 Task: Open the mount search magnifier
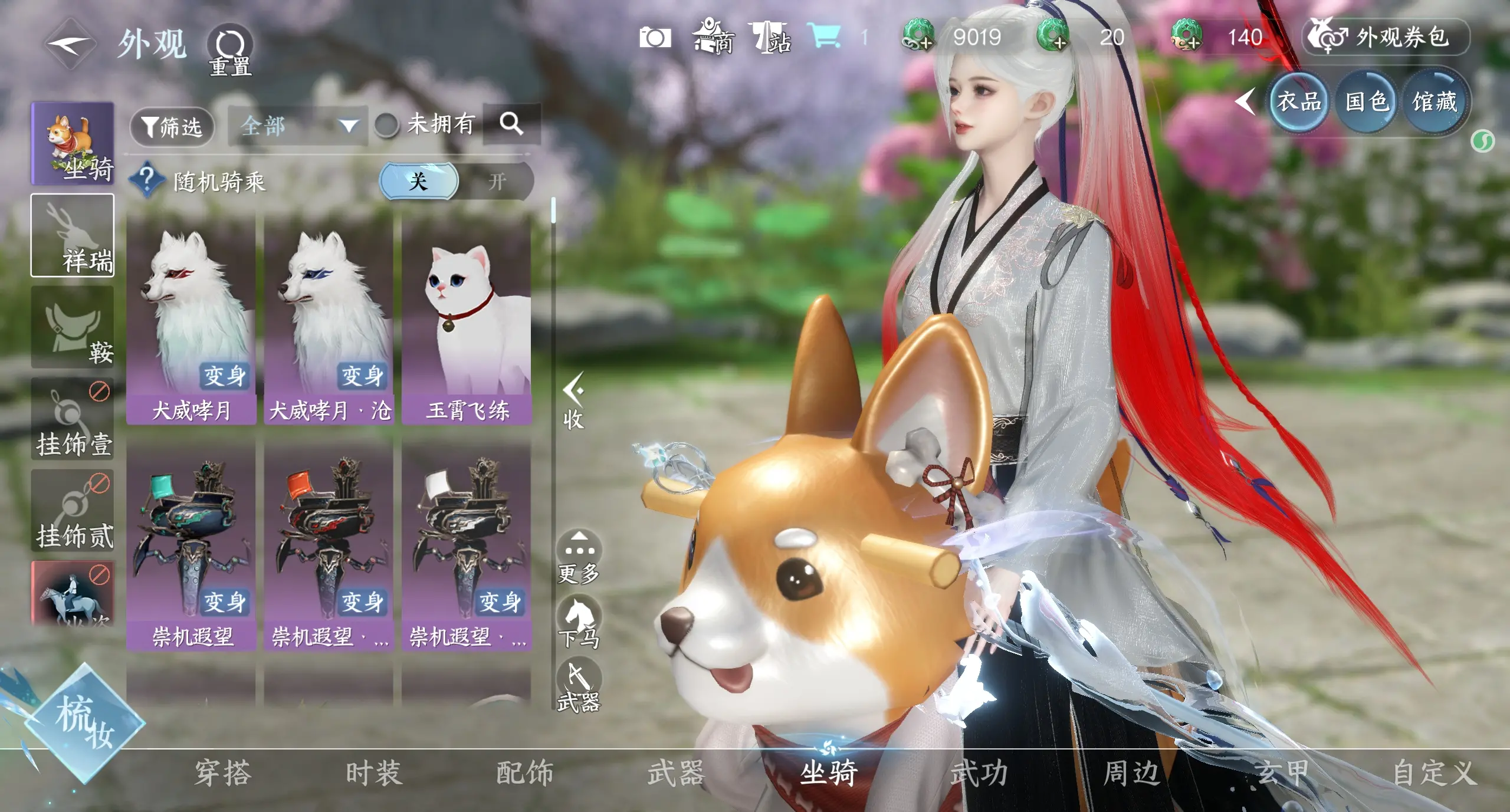[x=511, y=124]
